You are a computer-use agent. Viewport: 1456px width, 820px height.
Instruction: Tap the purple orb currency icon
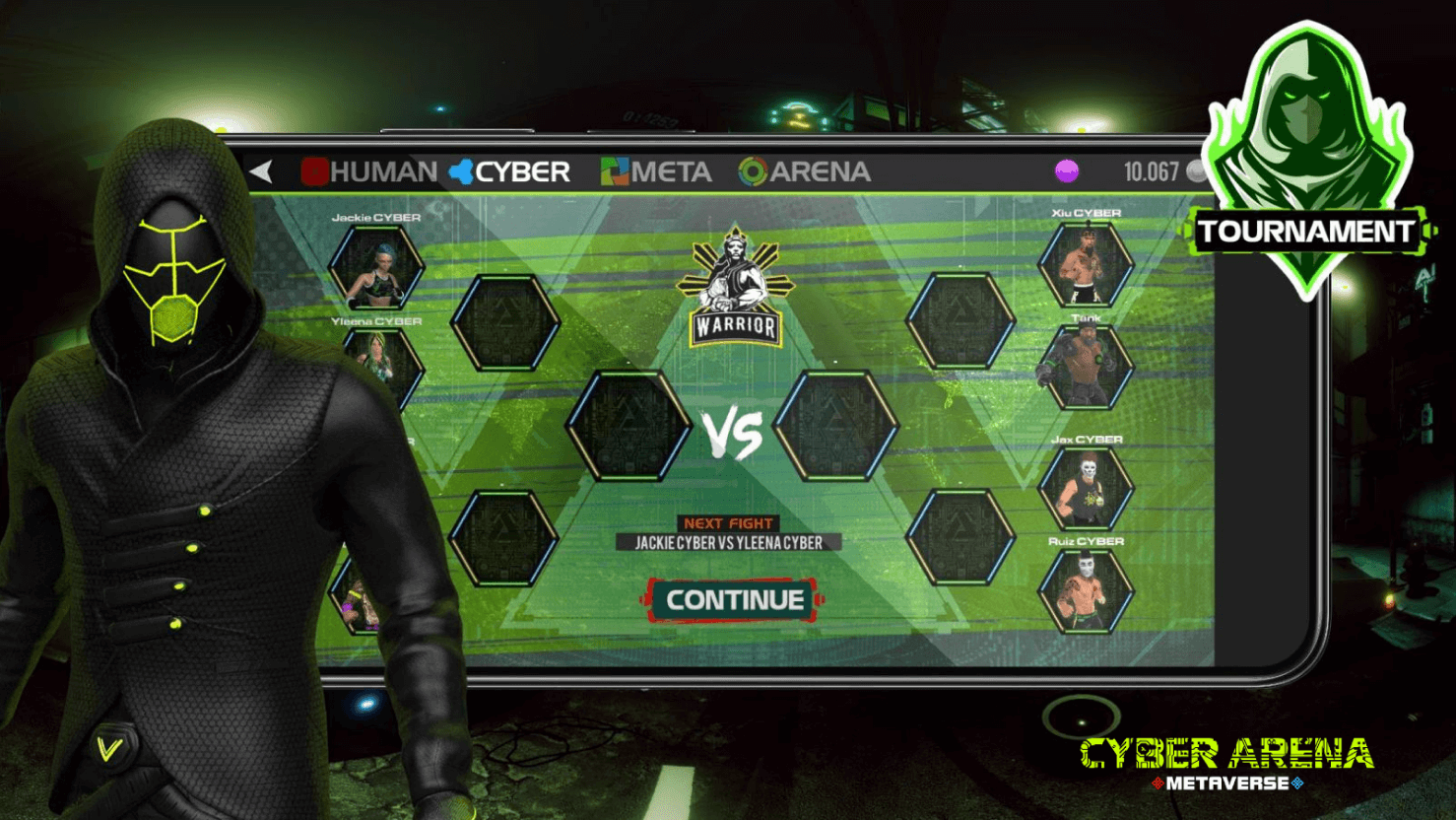tap(1067, 171)
